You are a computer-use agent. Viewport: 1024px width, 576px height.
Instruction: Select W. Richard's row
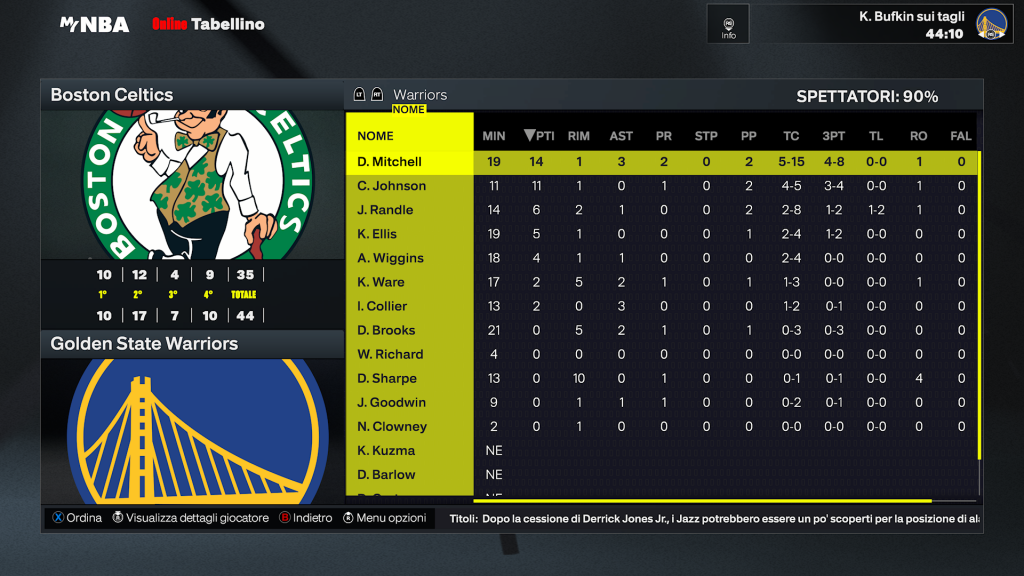390,354
